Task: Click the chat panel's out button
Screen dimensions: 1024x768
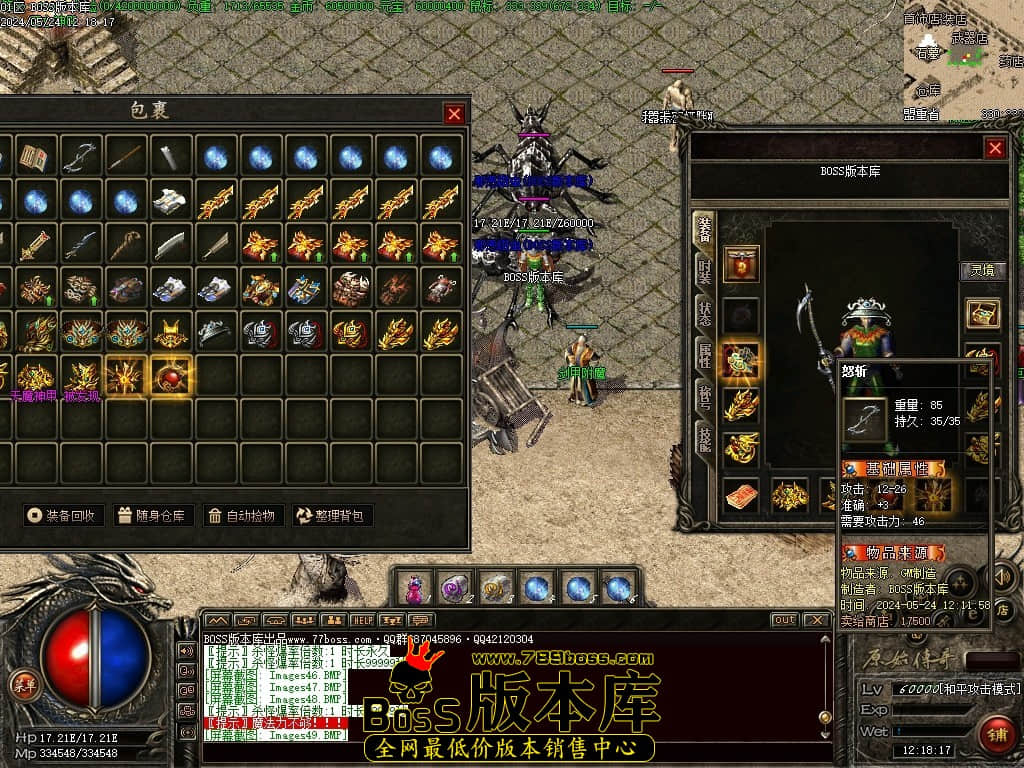Action: tap(784, 620)
